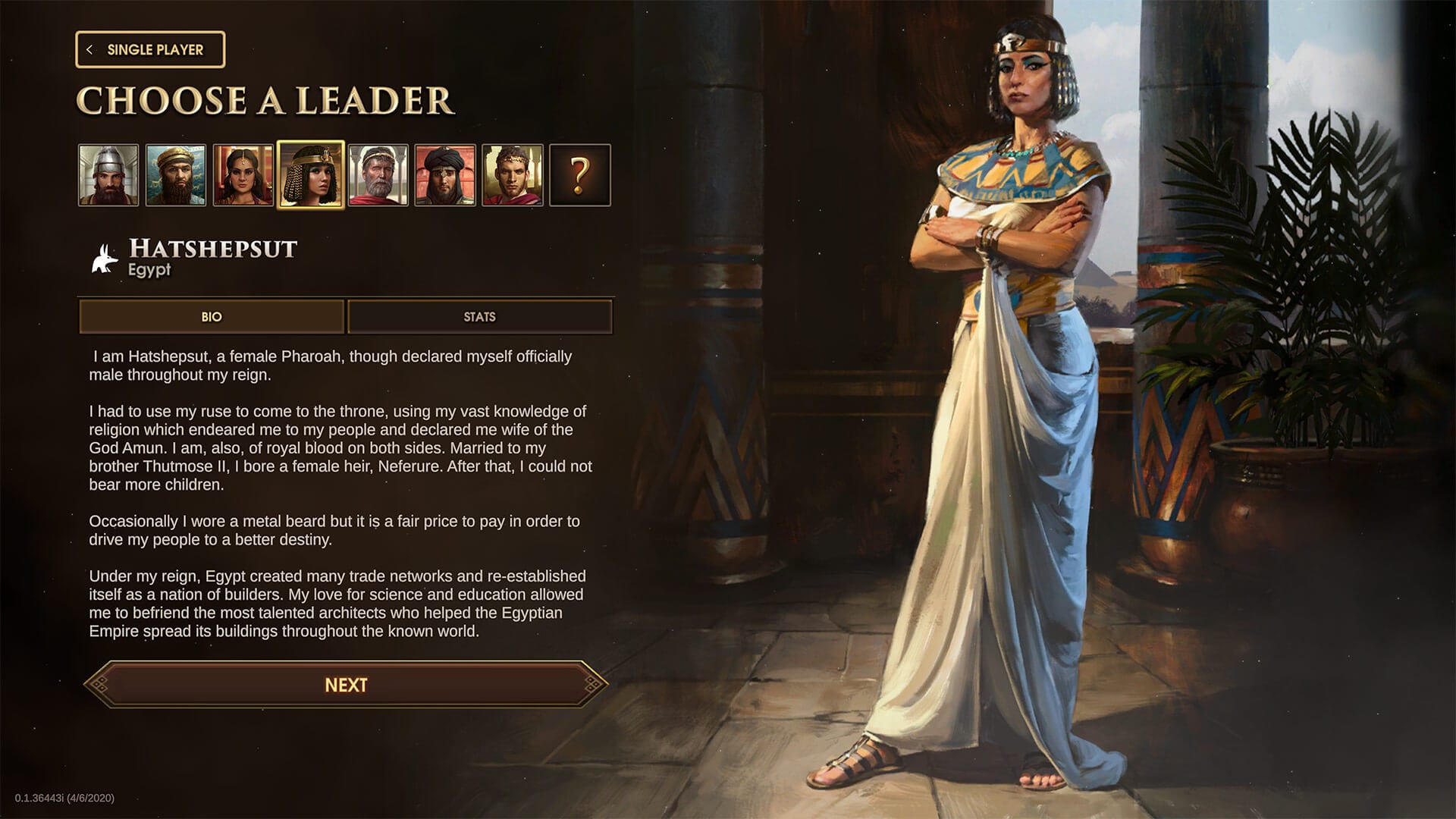The height and width of the screenshot is (819, 1456).
Task: Select Hatshepsut's highlighted portrait
Action: (311, 175)
